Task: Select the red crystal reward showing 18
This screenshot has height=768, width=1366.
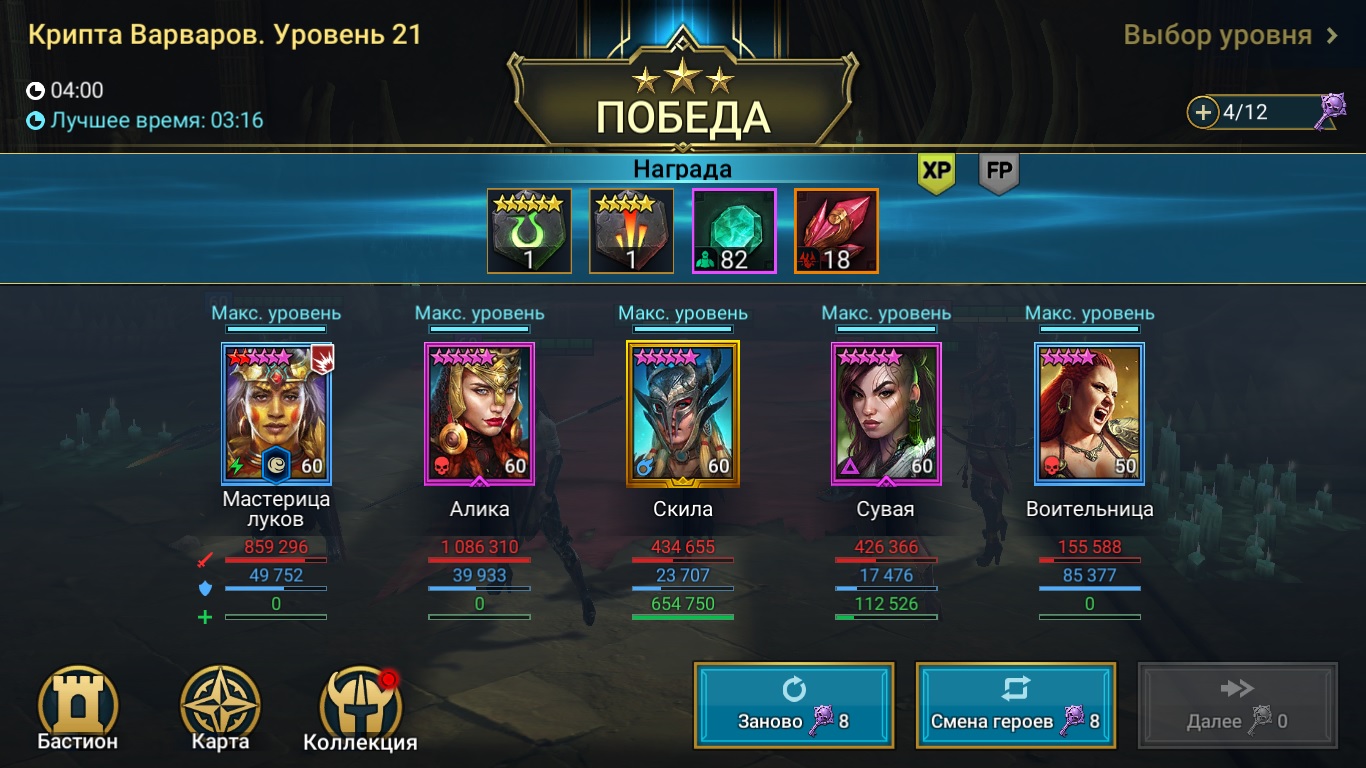Action: [836, 230]
